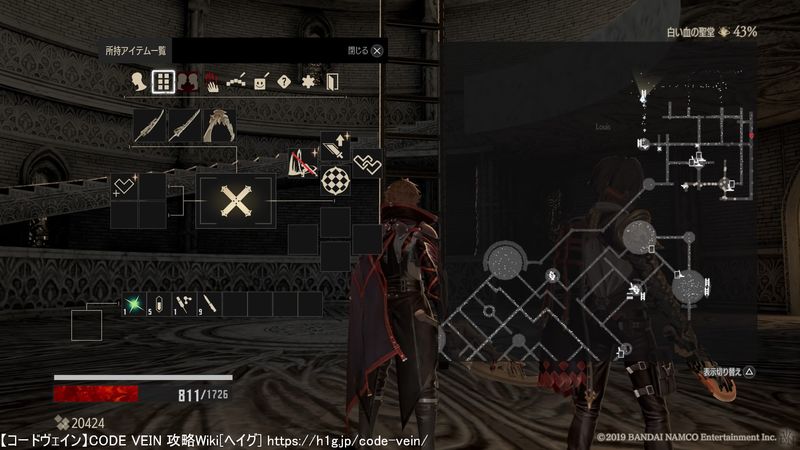Choose the green star item slot
Image resolution: width=800 pixels, height=450 pixels.
coord(132,302)
